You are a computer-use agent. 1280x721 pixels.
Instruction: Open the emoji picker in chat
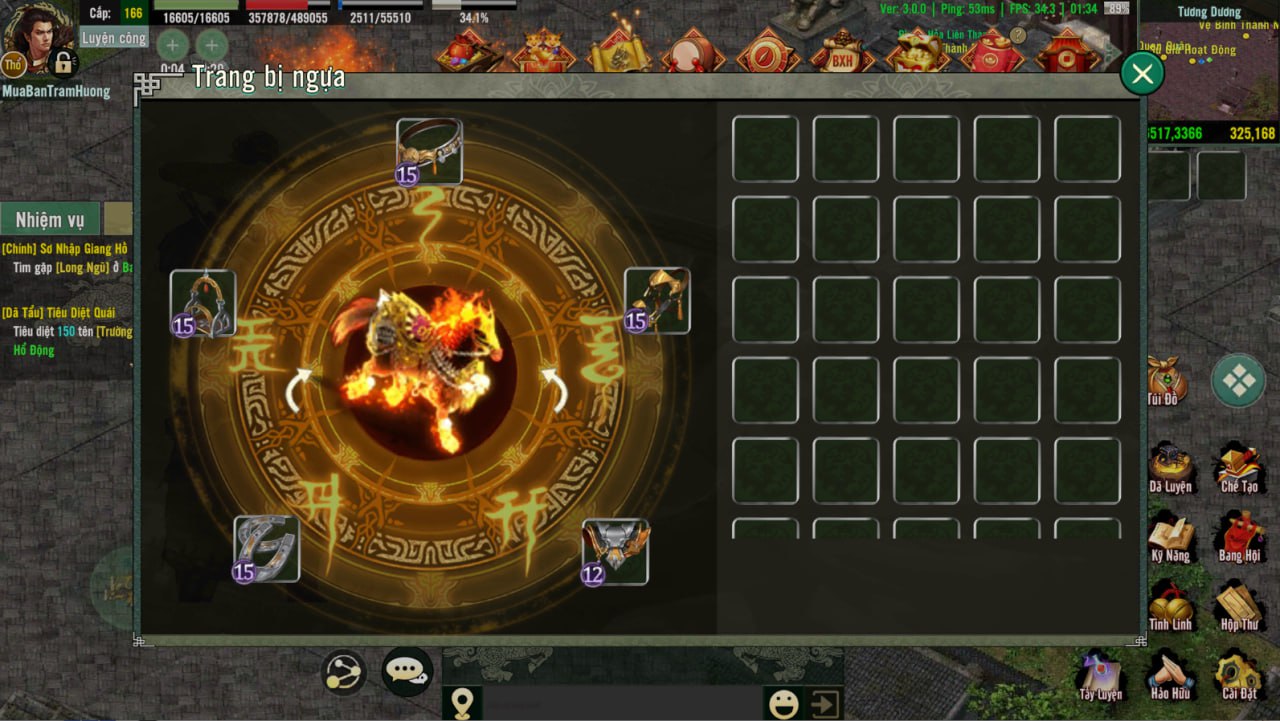[783, 703]
